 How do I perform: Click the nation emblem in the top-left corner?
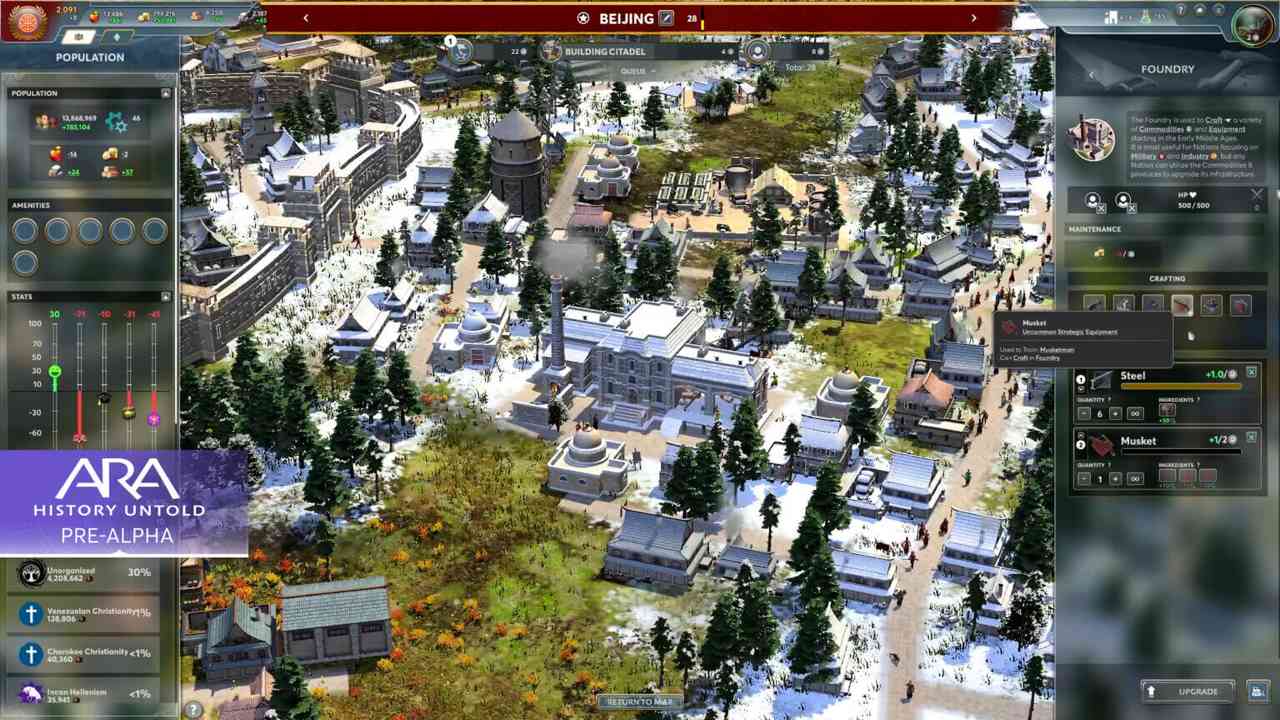pos(27,20)
